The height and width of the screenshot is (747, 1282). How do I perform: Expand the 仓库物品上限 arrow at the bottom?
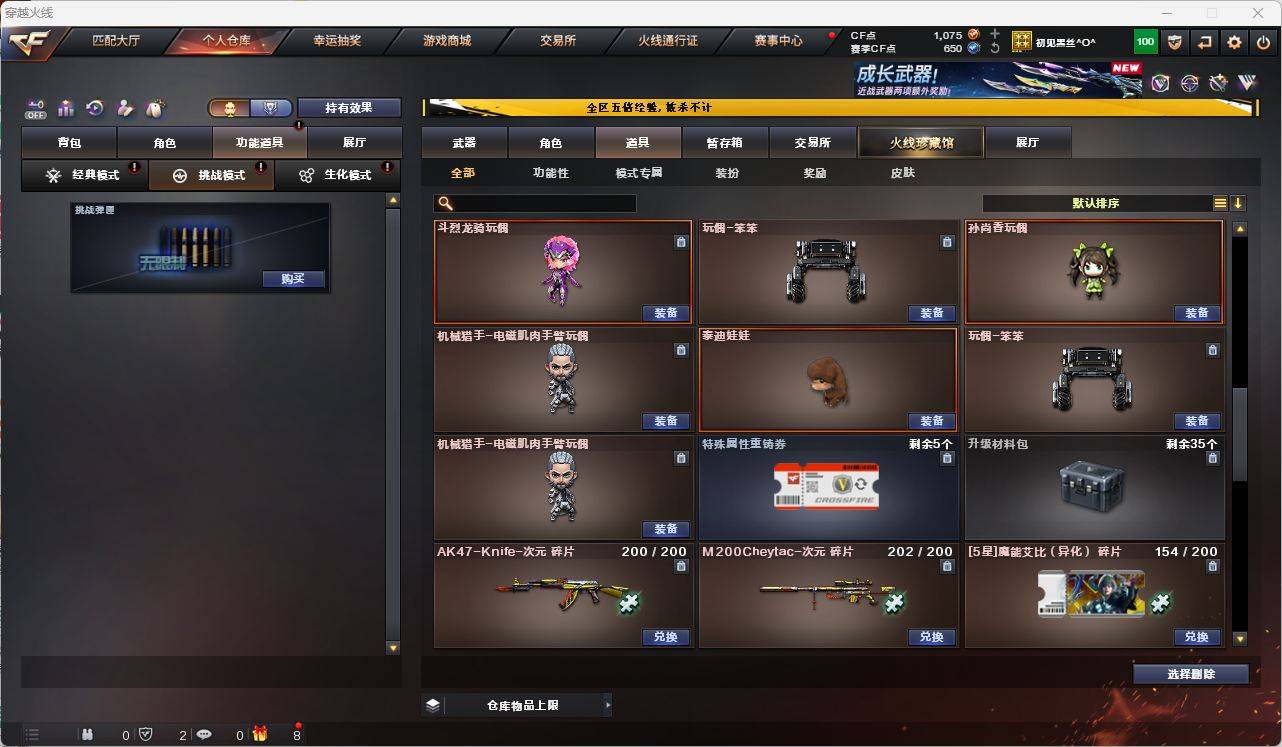coord(608,705)
